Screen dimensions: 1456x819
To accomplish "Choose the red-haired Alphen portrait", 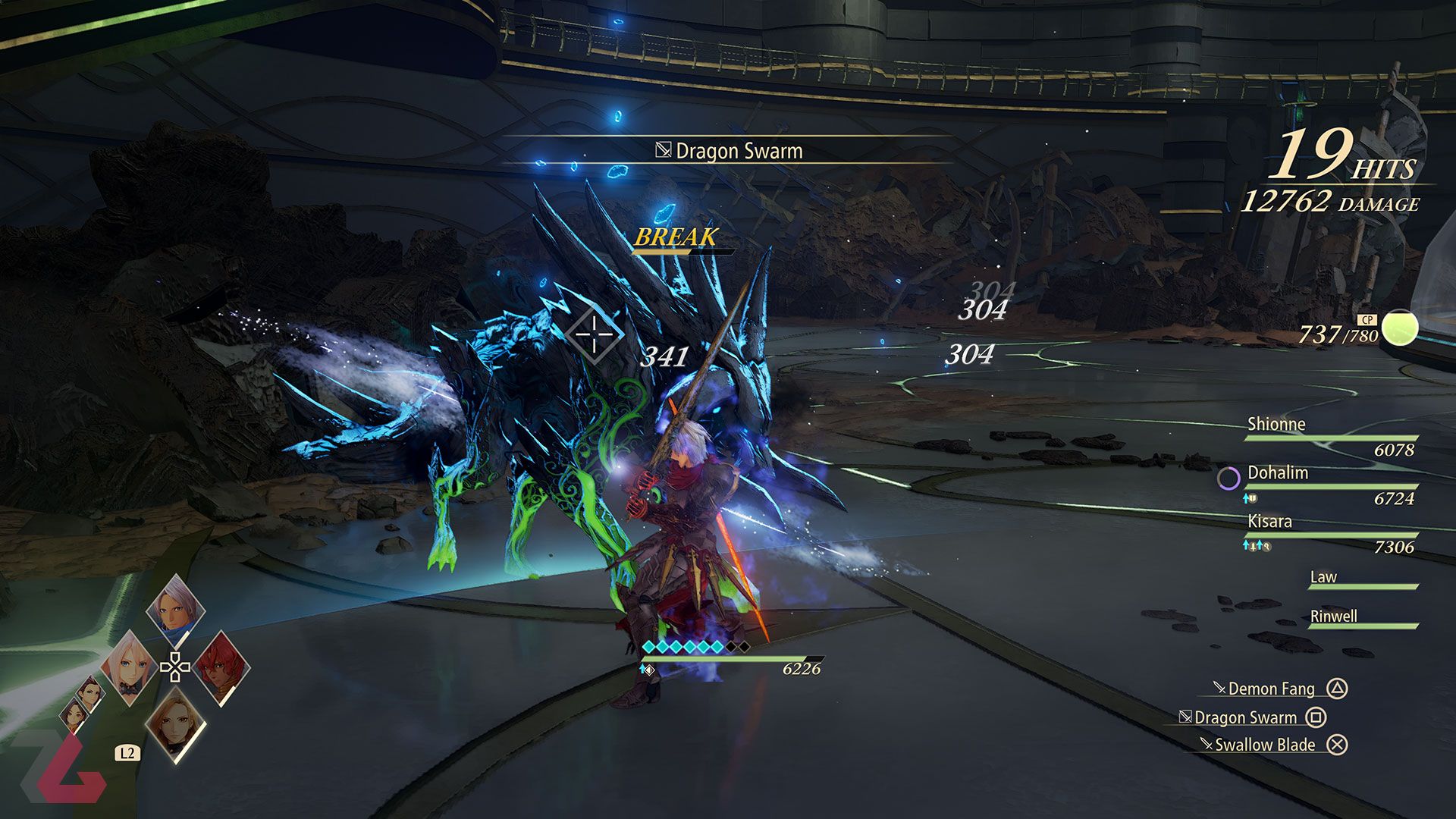I will [221, 667].
